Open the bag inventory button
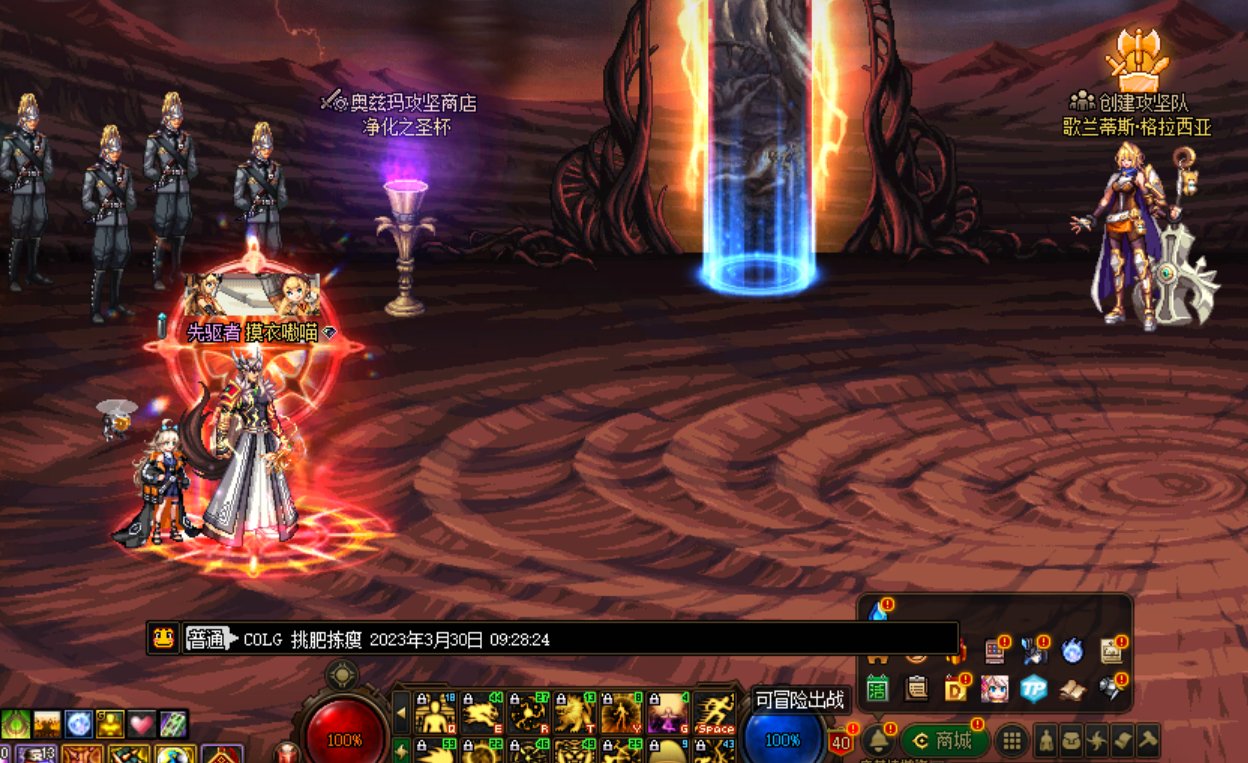Viewport: 1248px width, 763px height. point(1071,741)
